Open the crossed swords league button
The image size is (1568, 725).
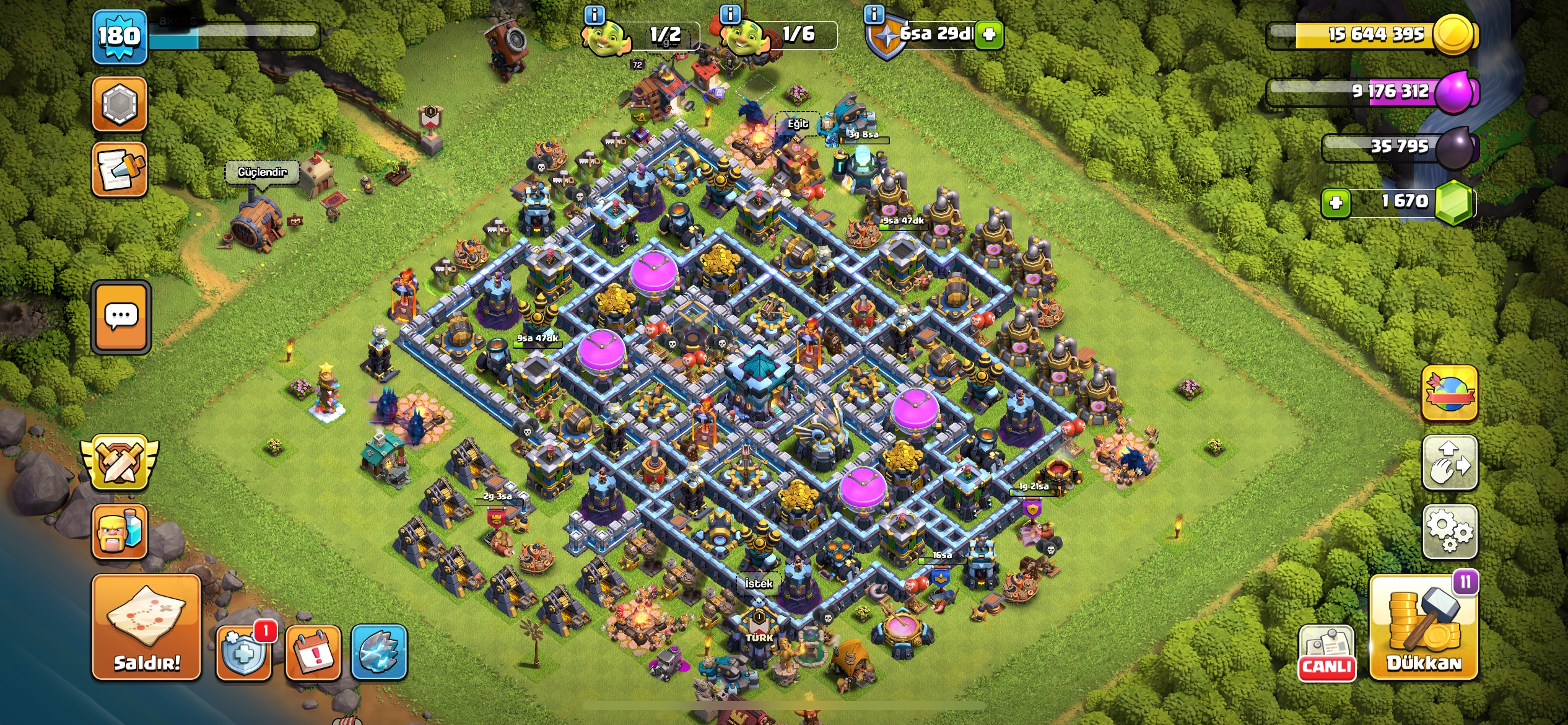coord(120,462)
